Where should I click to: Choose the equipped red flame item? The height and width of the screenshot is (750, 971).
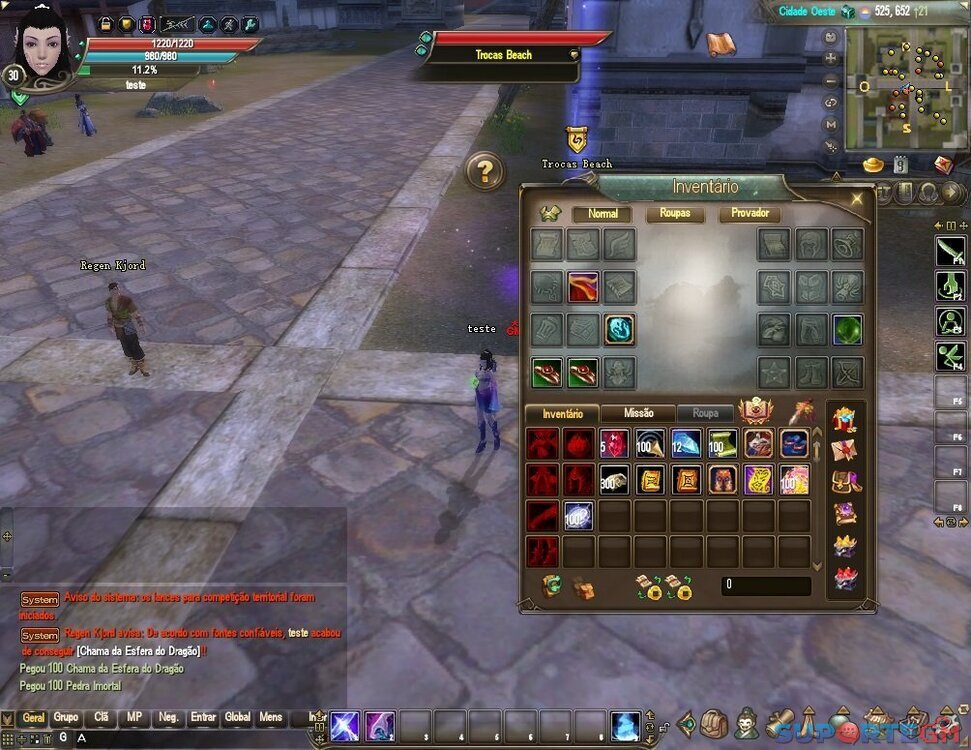coord(583,287)
